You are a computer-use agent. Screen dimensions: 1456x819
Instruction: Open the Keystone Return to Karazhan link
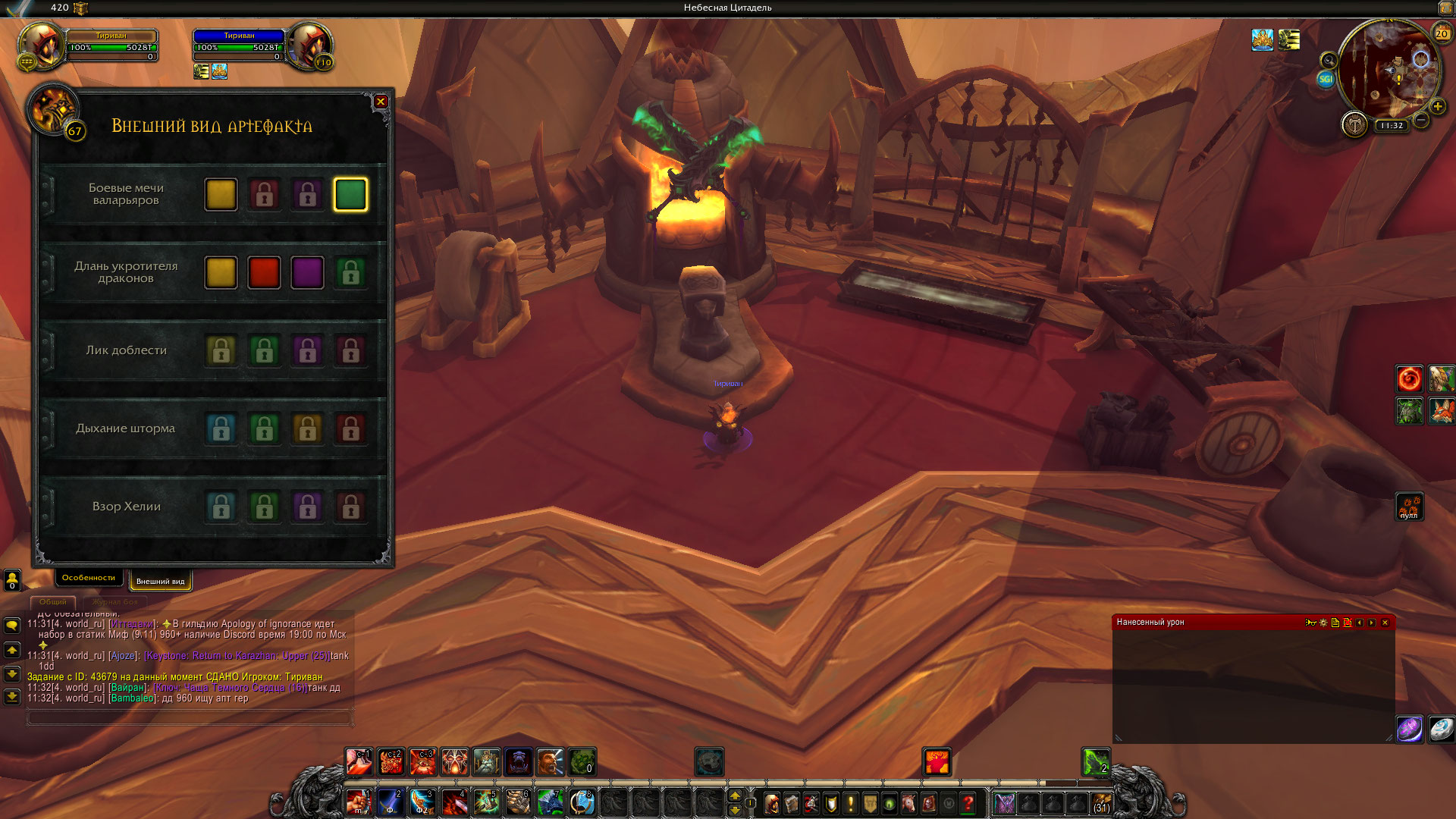point(237,656)
